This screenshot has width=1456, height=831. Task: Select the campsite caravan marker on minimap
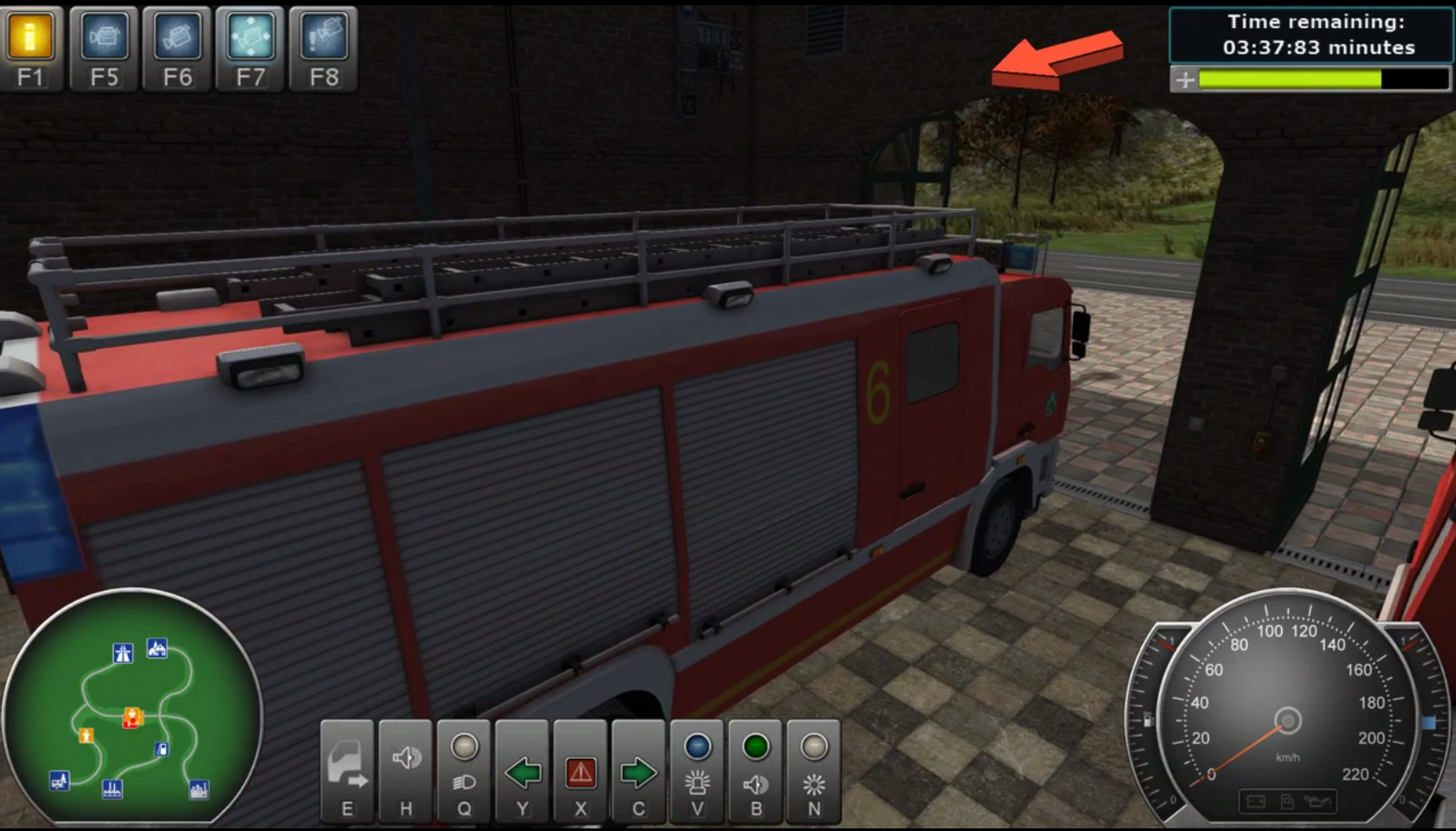(59, 780)
